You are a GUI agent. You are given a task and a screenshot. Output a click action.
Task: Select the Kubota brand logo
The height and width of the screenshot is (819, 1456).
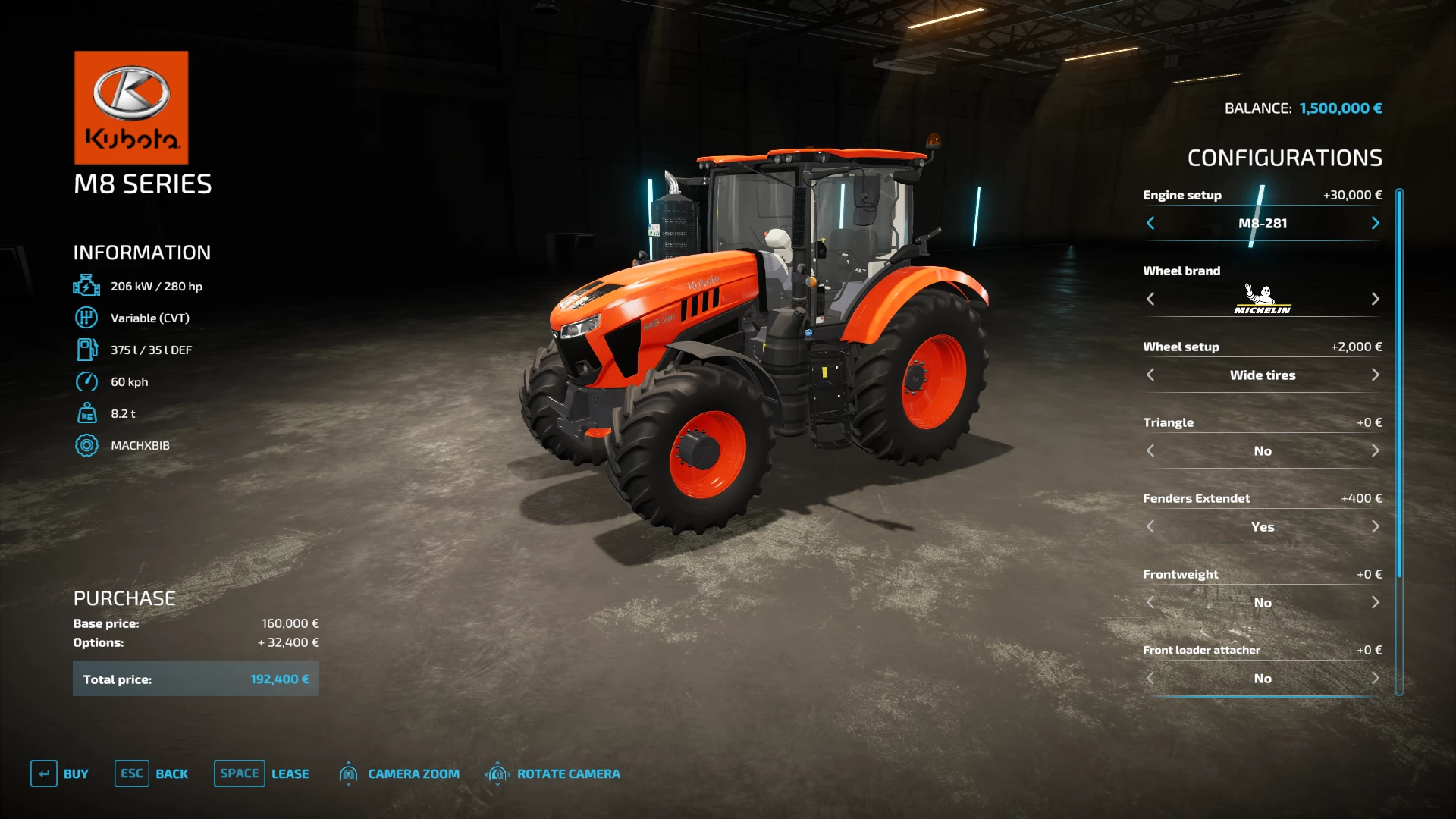click(130, 107)
